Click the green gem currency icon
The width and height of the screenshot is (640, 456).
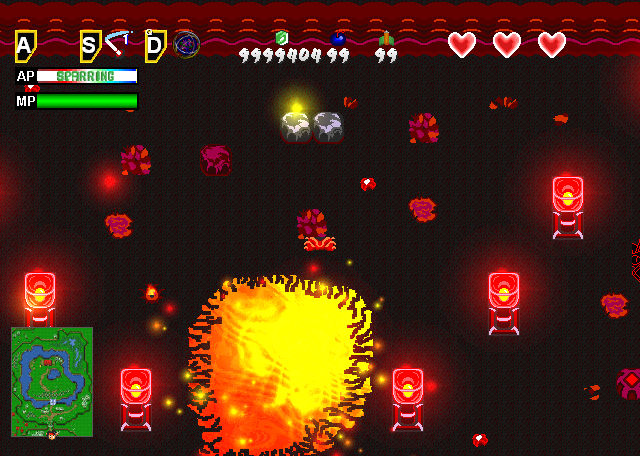282,38
